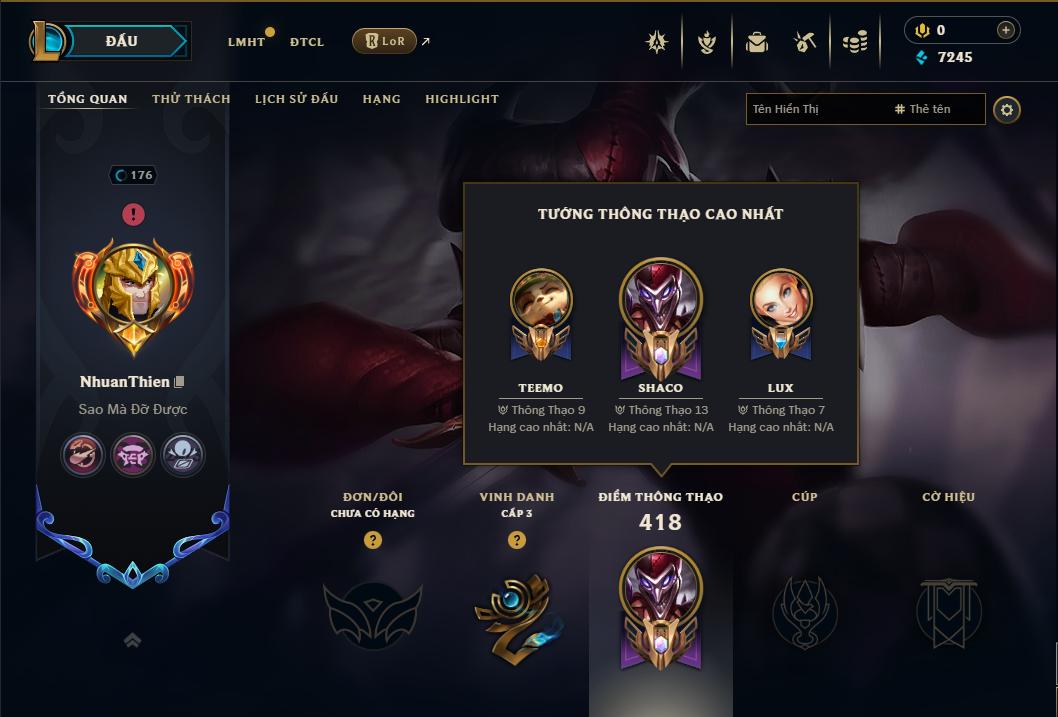Go to the HIGHLIGHT tab

pos(461,99)
